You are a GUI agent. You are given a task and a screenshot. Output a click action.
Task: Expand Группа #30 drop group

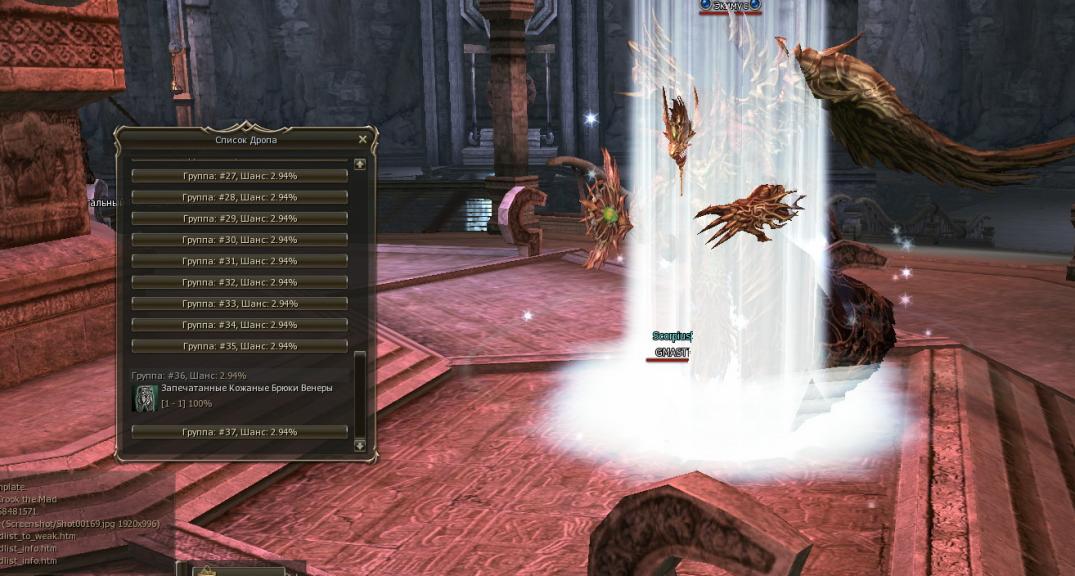(x=240, y=240)
